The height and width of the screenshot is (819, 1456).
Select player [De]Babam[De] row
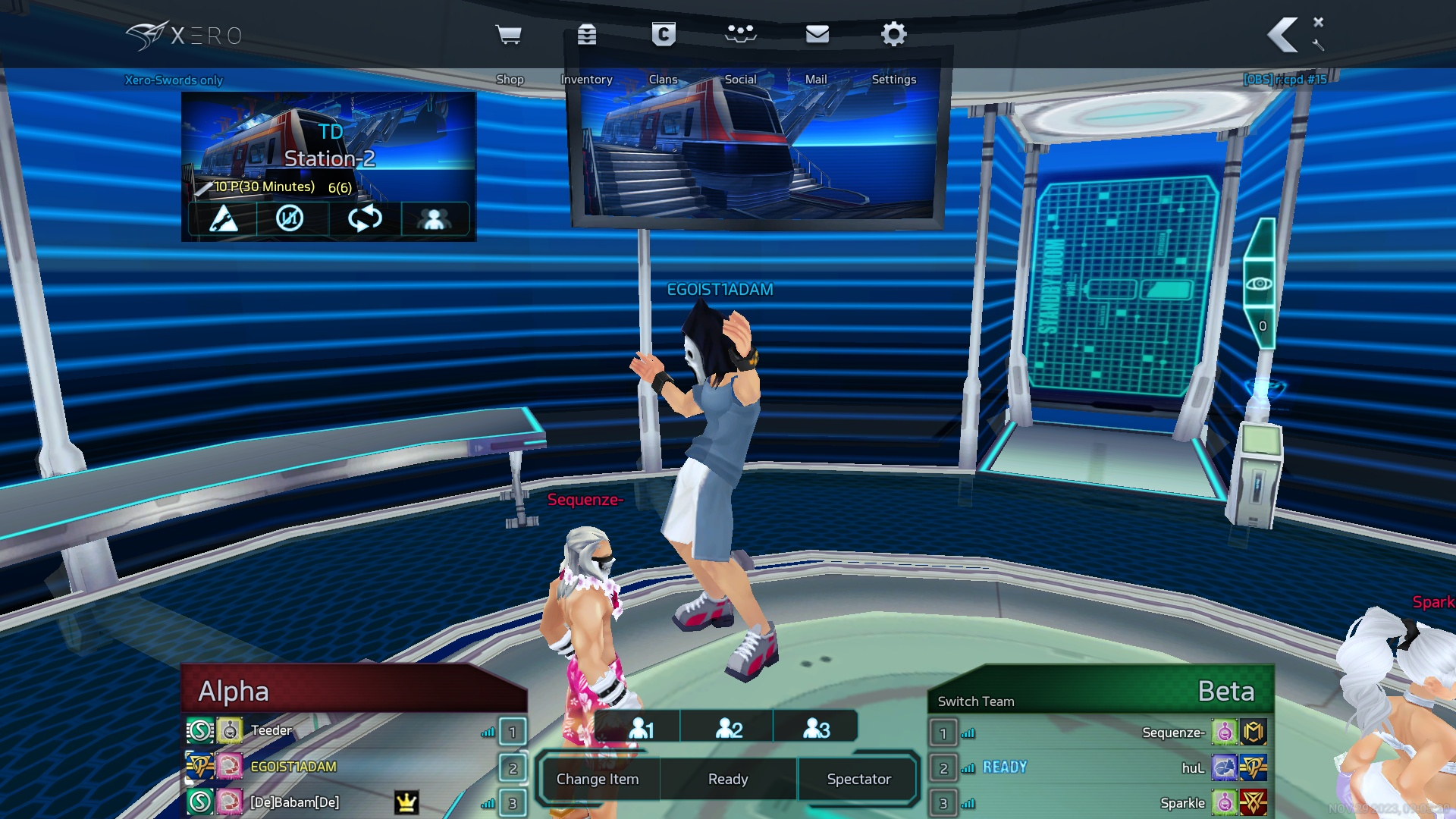tap(295, 802)
